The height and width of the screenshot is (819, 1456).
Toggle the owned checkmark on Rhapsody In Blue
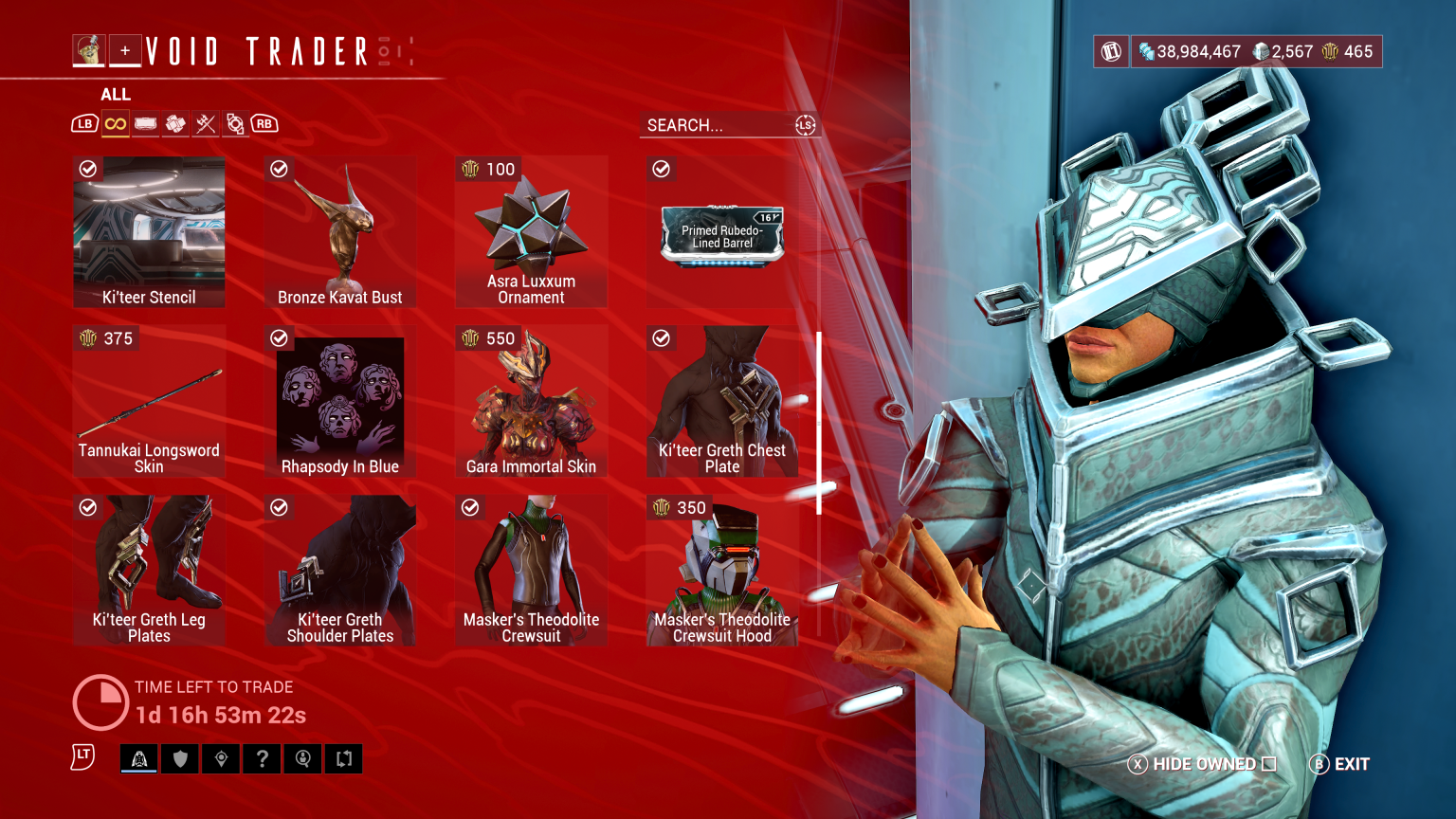tap(279, 338)
